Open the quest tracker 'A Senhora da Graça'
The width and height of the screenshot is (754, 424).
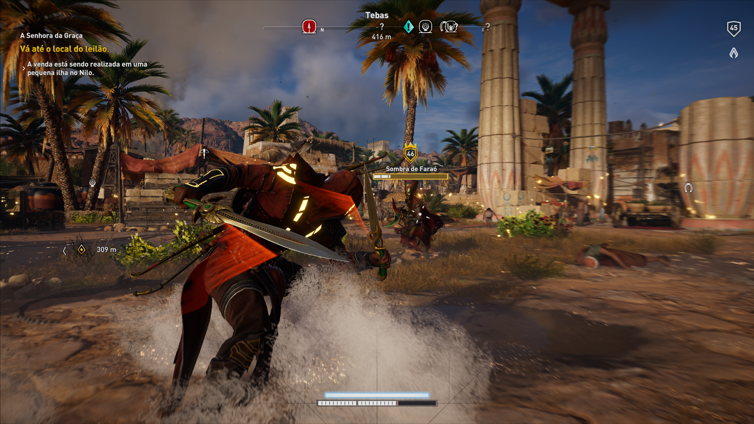coord(52,36)
